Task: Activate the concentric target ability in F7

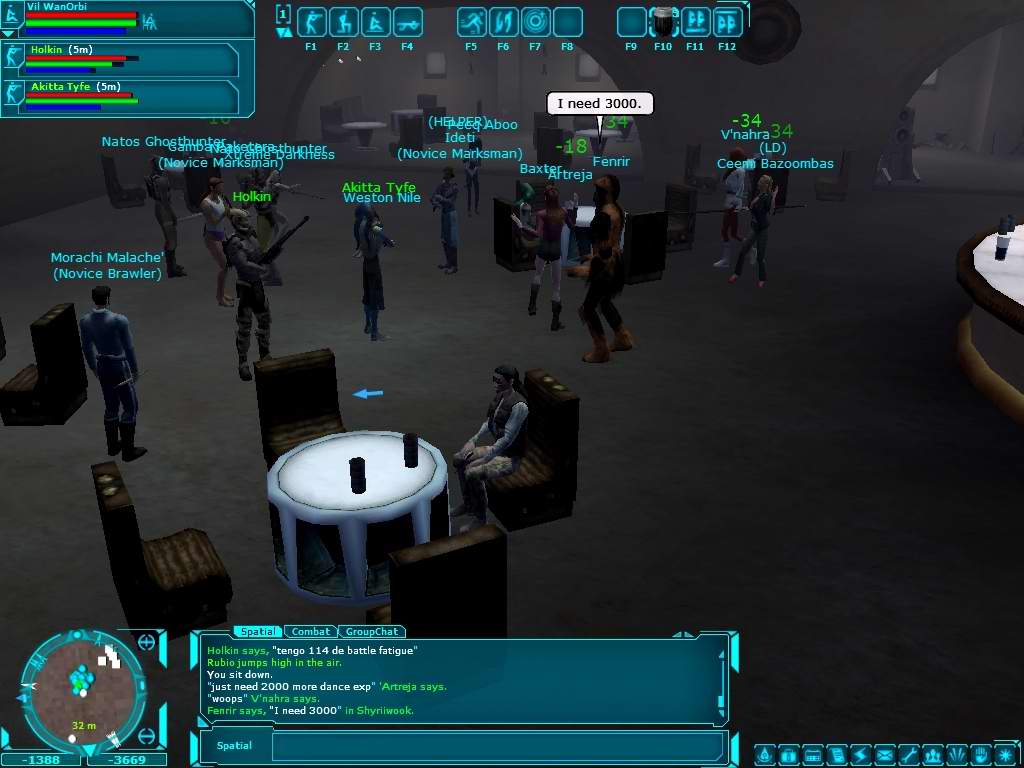Action: [535, 22]
